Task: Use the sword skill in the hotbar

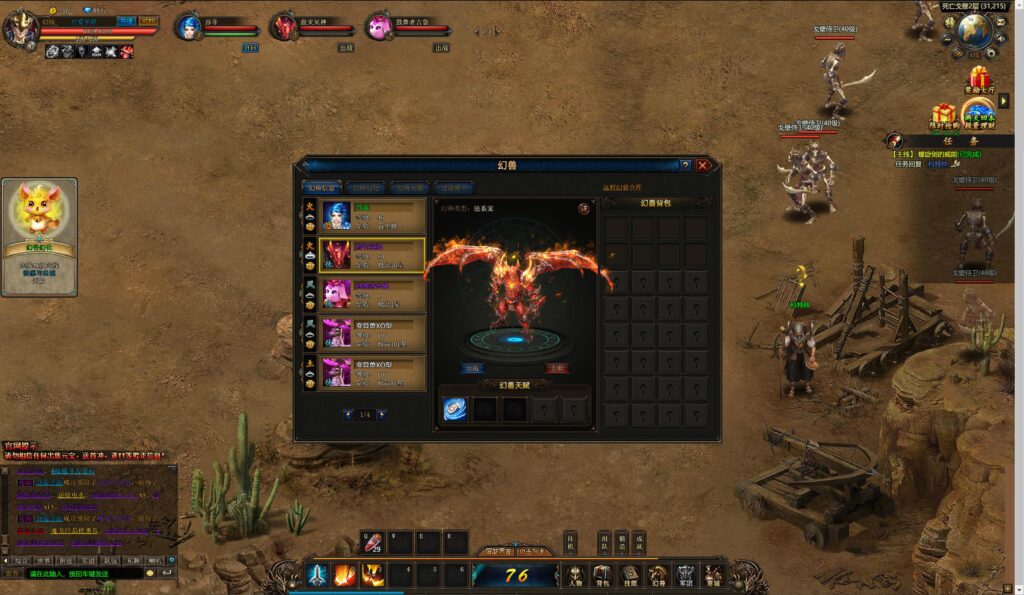Action: 318,575
